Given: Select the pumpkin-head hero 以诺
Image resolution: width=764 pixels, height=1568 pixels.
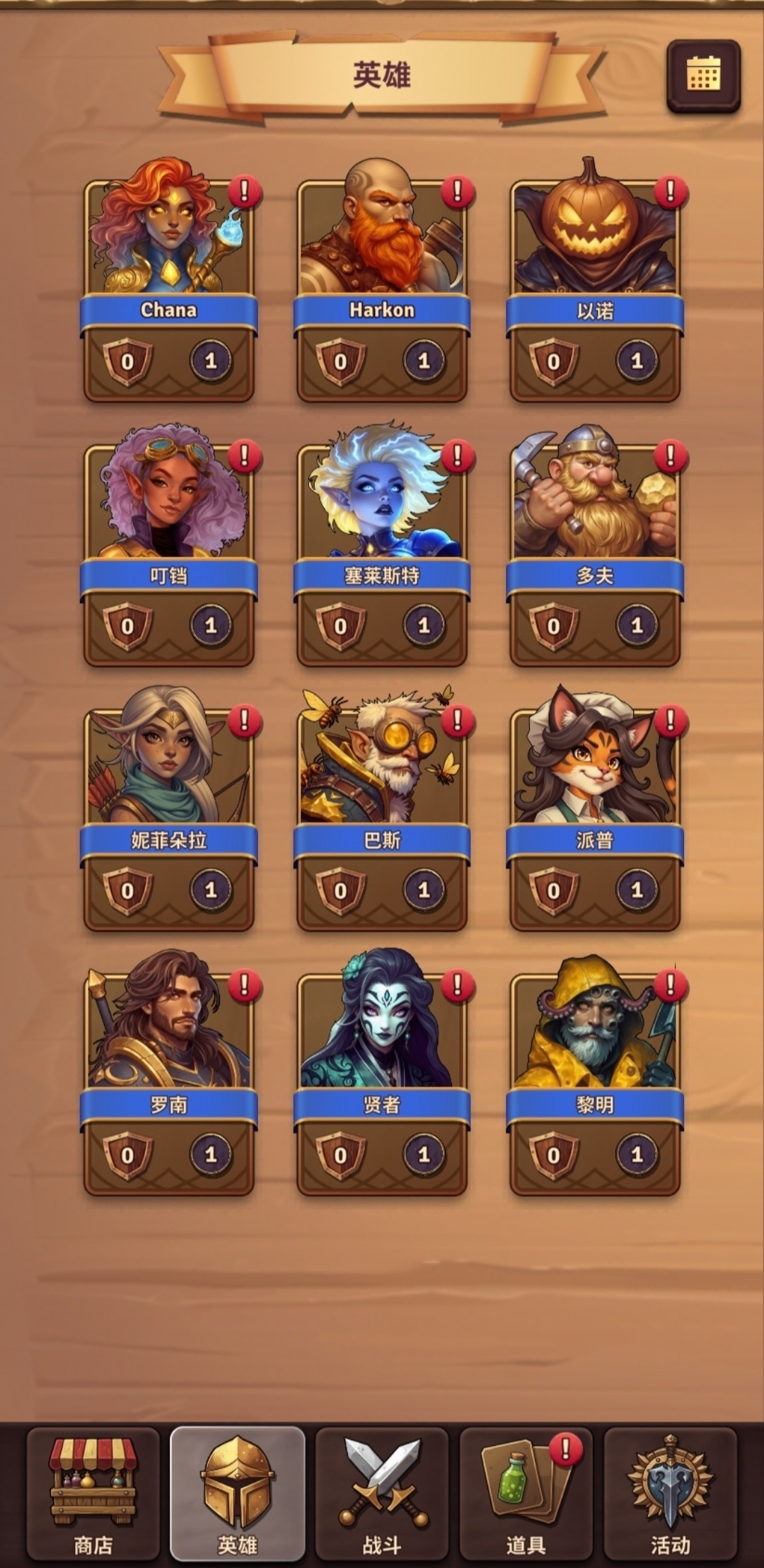Looking at the screenshot, I should tap(595, 283).
